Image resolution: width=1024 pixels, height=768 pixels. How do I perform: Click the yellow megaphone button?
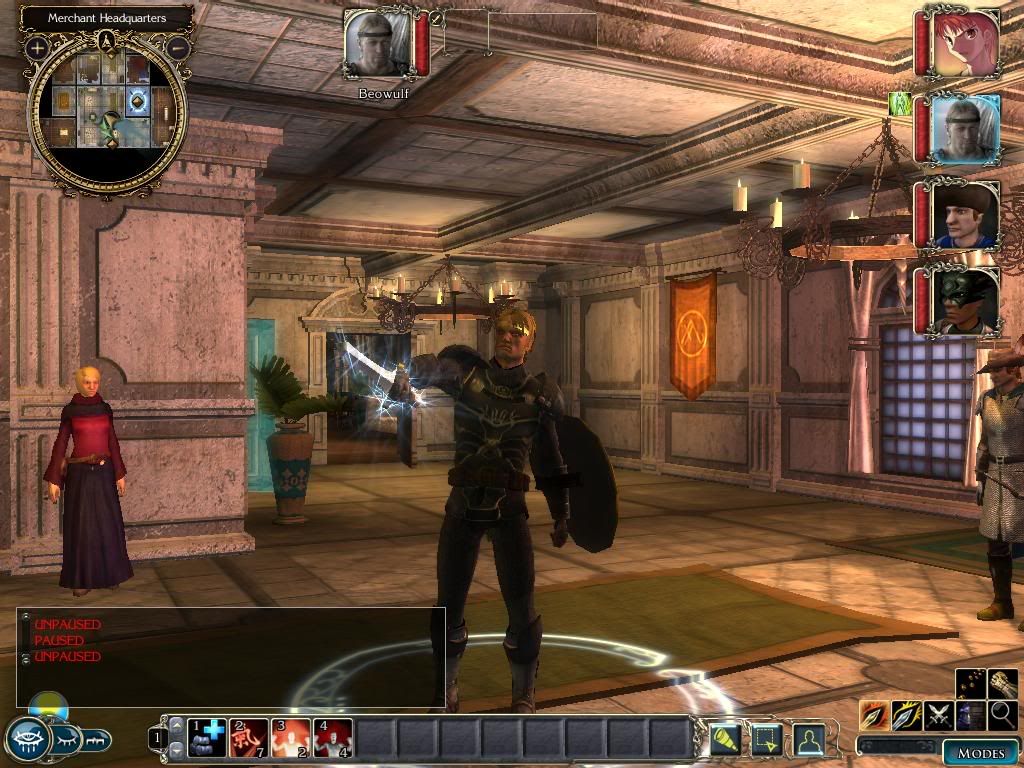[725, 739]
